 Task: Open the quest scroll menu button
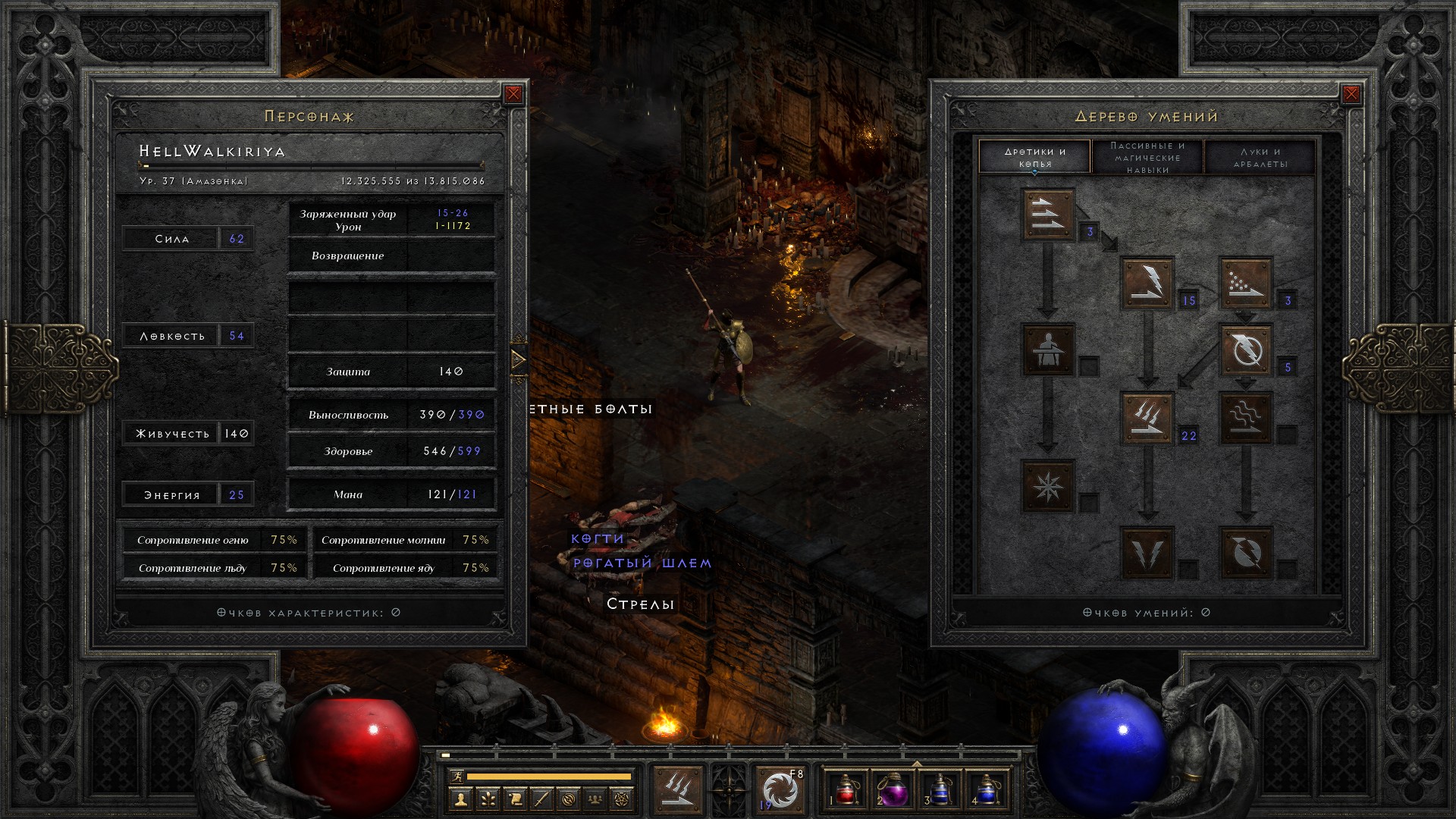click(514, 799)
